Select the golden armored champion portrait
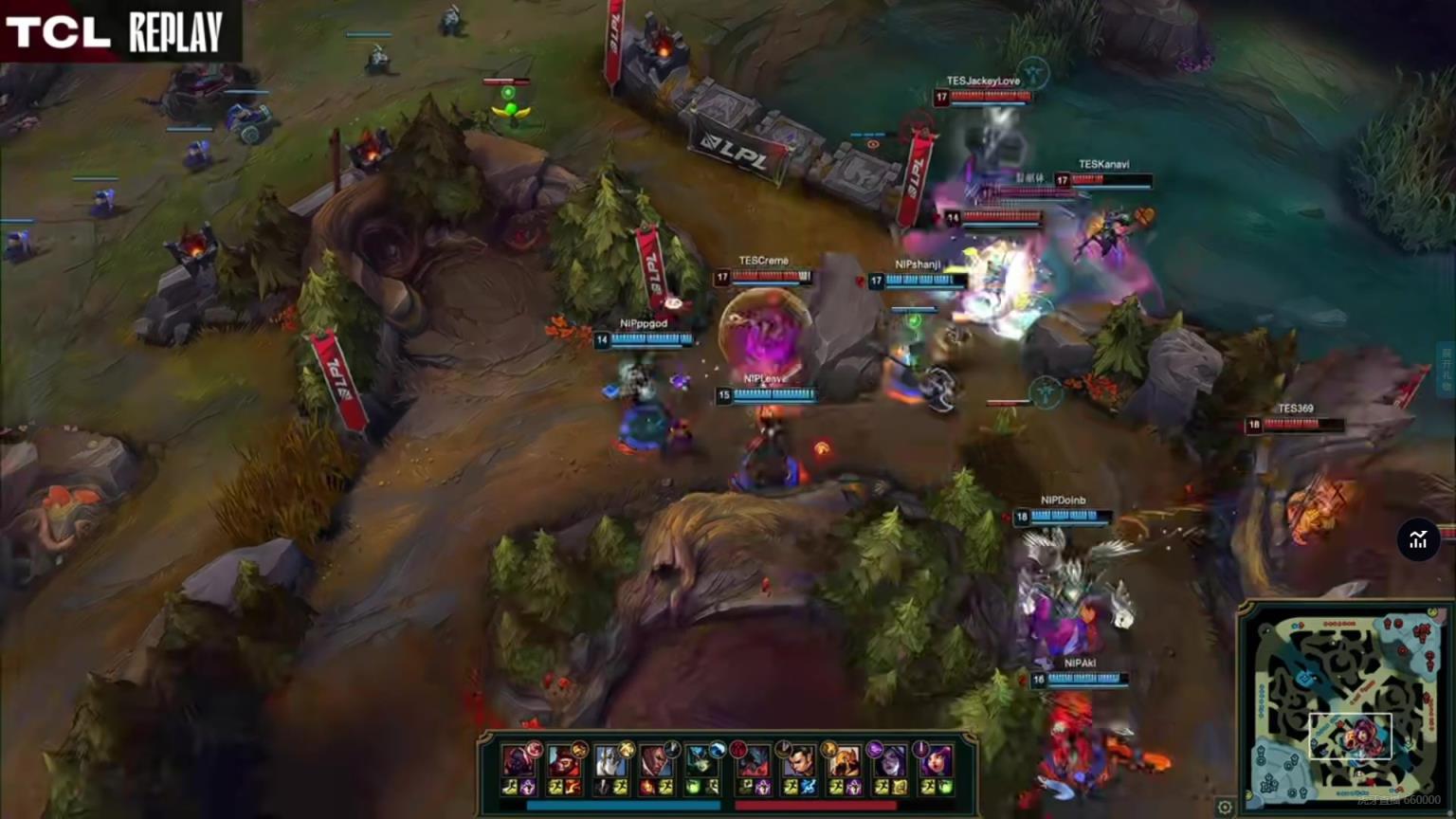Viewport: 1456px width, 819px height. [843, 761]
